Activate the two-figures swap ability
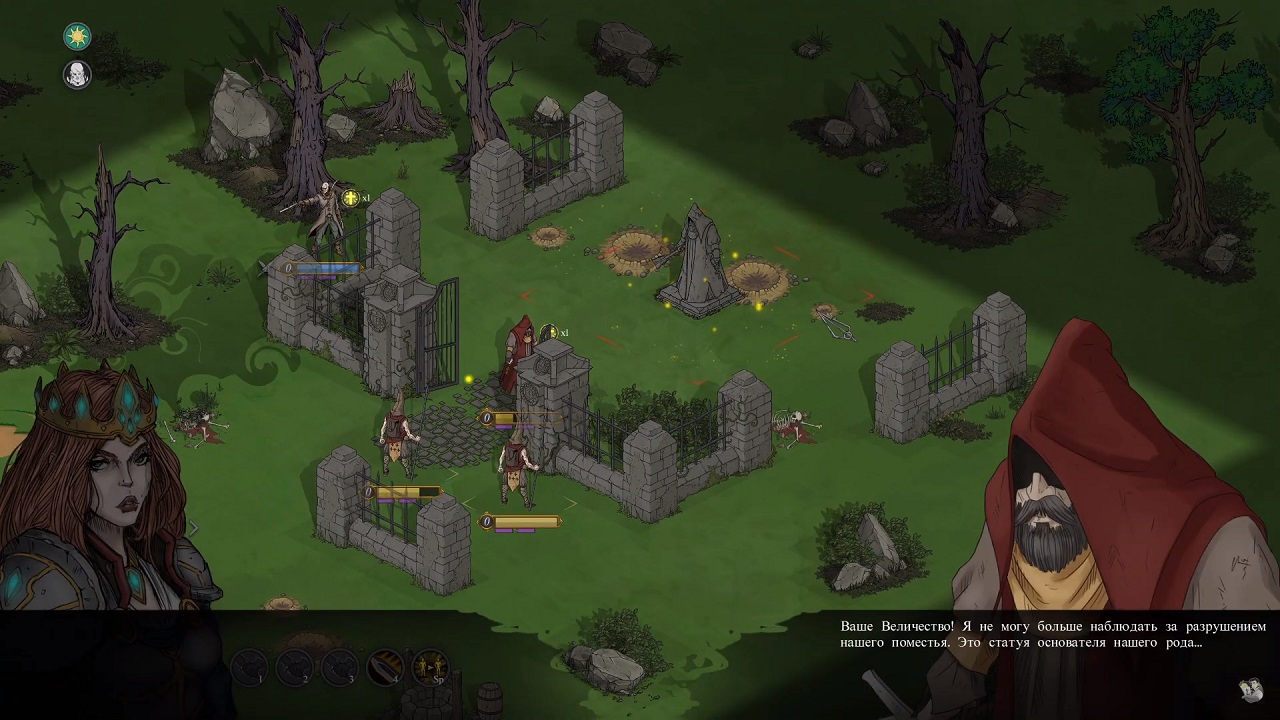 tap(431, 666)
